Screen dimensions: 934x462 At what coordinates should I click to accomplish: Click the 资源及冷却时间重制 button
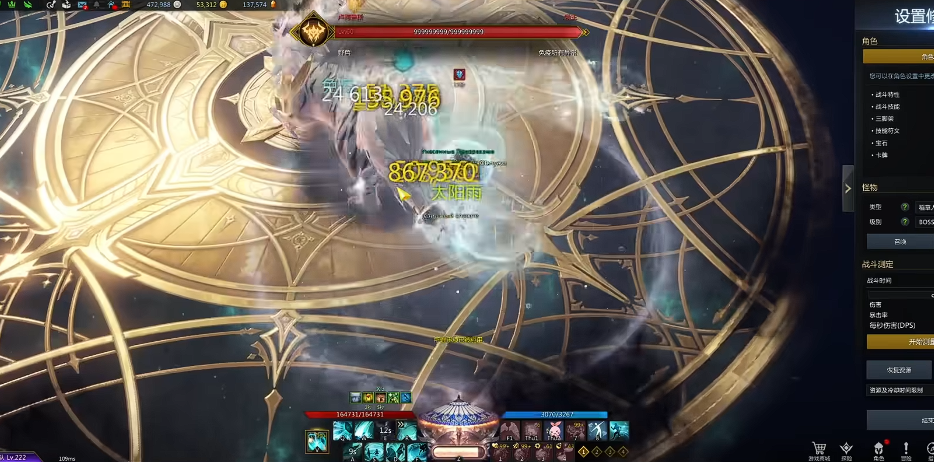click(x=899, y=390)
